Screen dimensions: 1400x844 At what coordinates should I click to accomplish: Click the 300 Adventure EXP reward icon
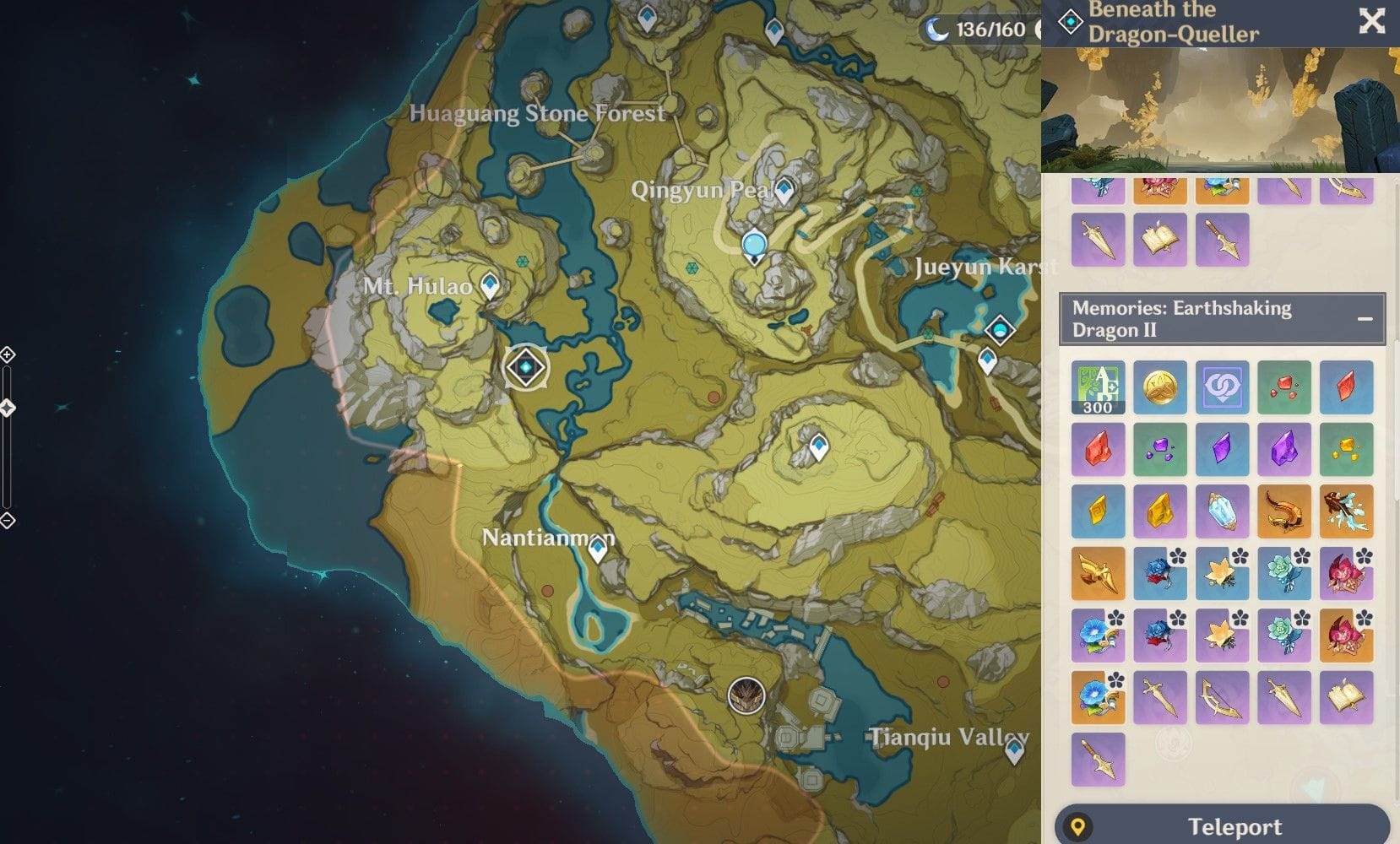tap(1098, 388)
